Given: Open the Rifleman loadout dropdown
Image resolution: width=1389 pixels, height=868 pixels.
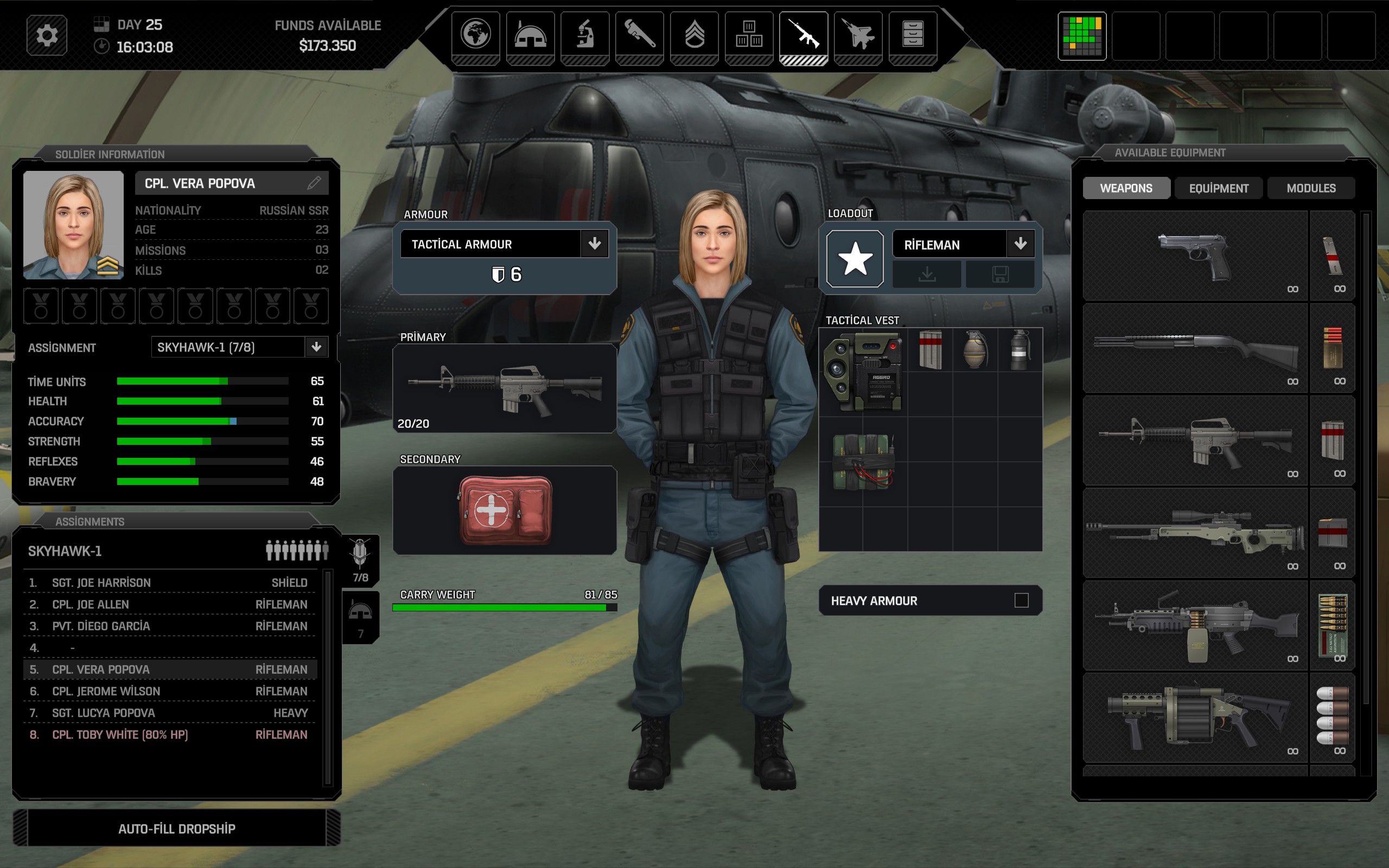Looking at the screenshot, I should click(x=1020, y=244).
